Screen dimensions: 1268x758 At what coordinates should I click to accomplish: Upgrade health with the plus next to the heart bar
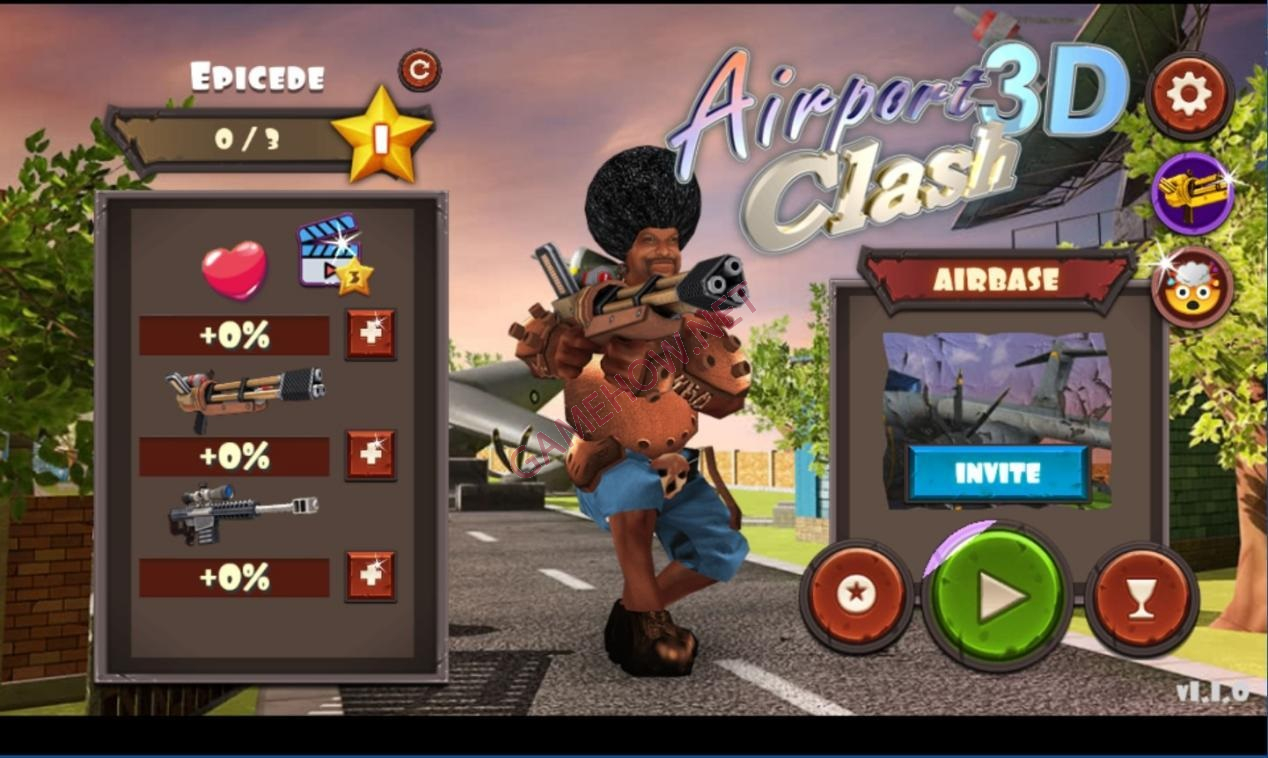371,335
